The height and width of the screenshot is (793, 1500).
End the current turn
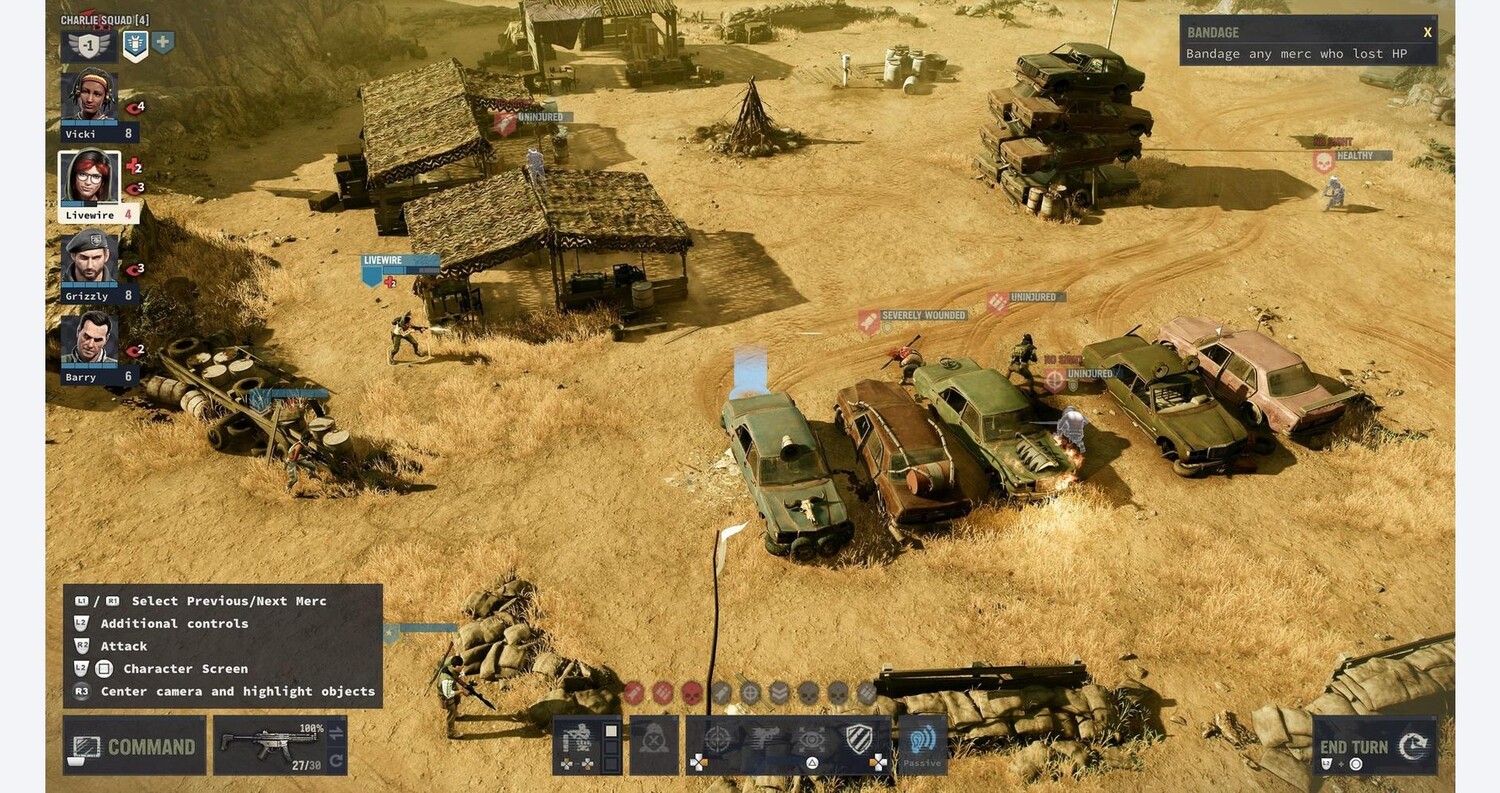point(1374,747)
